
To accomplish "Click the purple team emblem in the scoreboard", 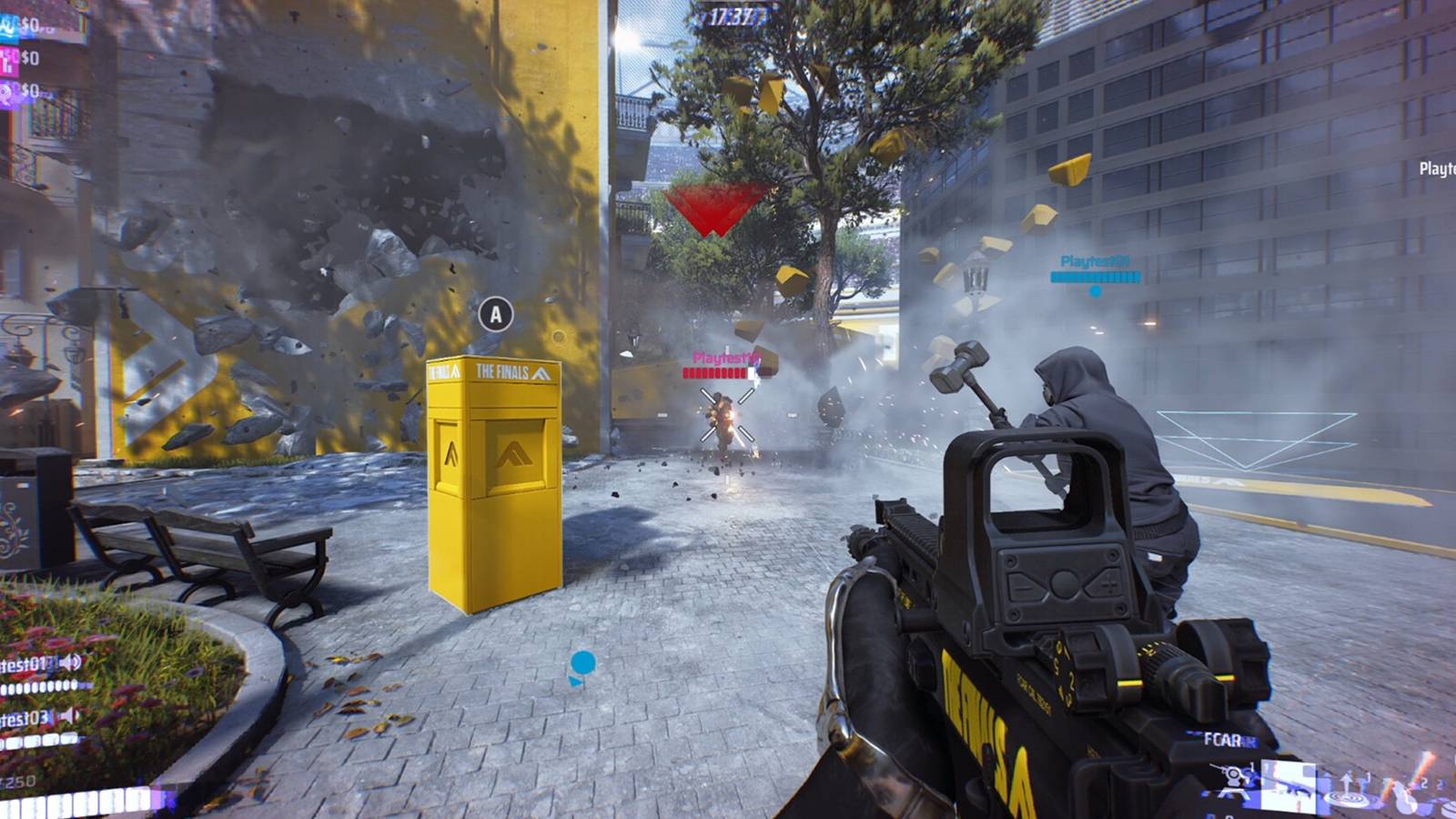I will pyautogui.click(x=7, y=91).
